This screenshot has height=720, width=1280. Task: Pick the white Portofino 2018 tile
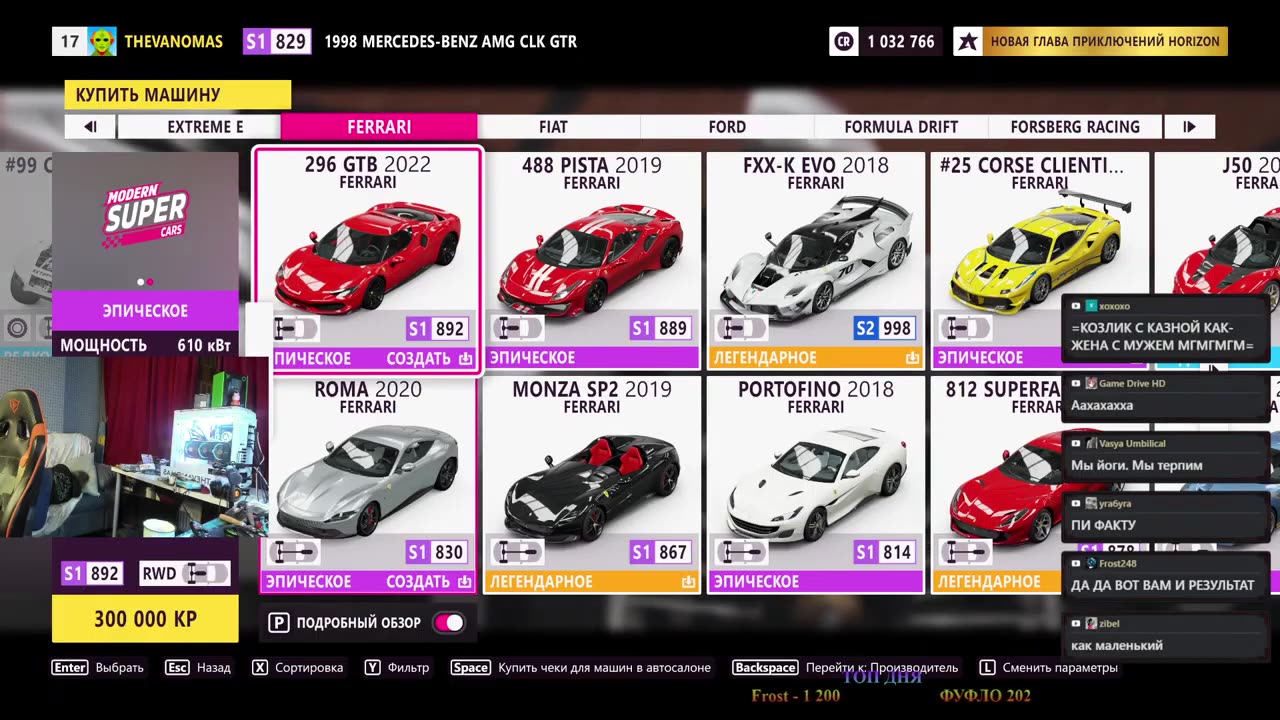[815, 484]
